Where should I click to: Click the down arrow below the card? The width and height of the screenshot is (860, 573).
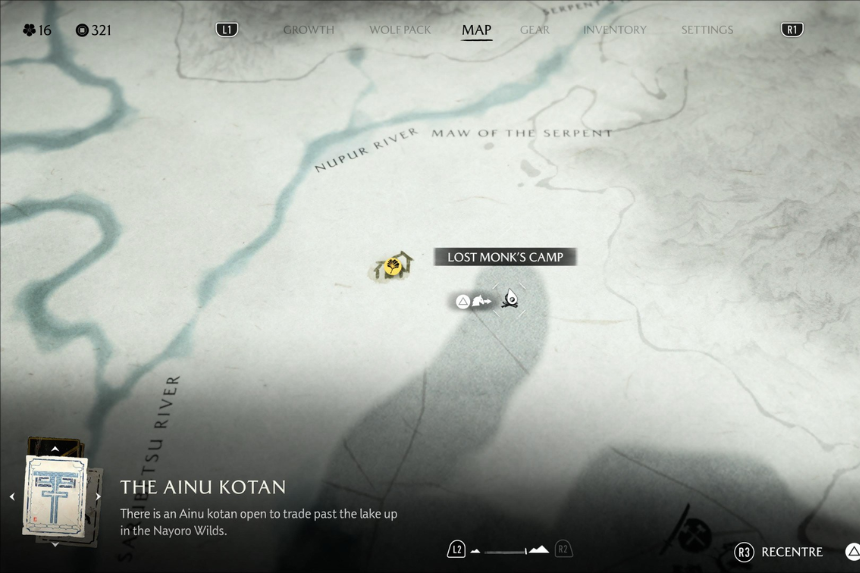[55, 544]
